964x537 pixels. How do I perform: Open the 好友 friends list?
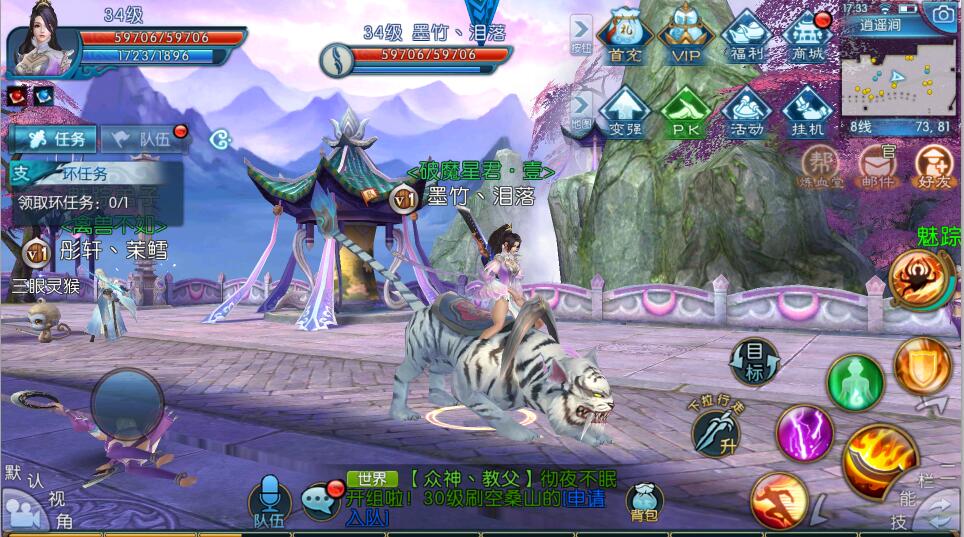click(933, 166)
